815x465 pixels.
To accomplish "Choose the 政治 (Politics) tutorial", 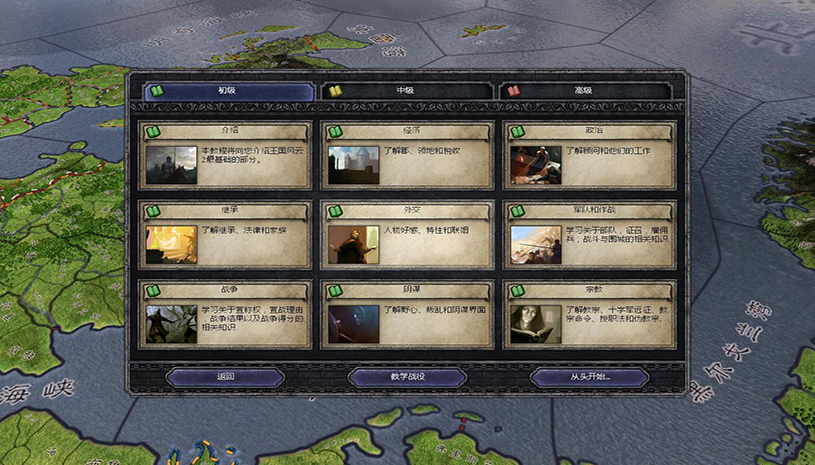I will click(x=589, y=154).
